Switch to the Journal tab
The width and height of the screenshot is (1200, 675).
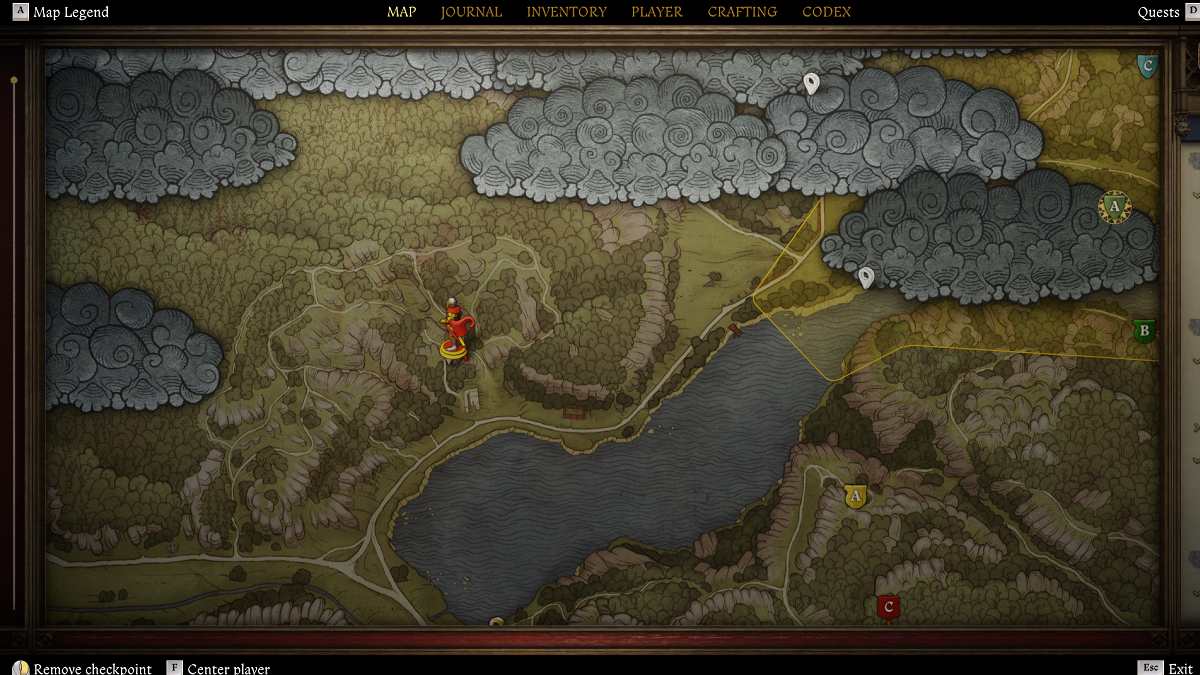(x=471, y=12)
